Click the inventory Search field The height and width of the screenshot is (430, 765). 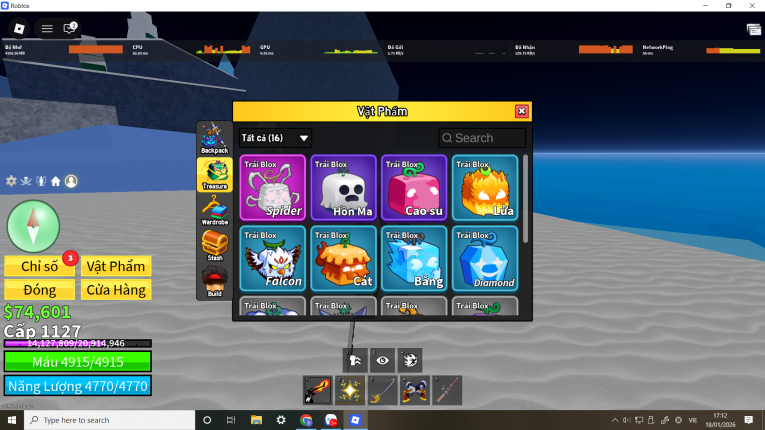482,138
